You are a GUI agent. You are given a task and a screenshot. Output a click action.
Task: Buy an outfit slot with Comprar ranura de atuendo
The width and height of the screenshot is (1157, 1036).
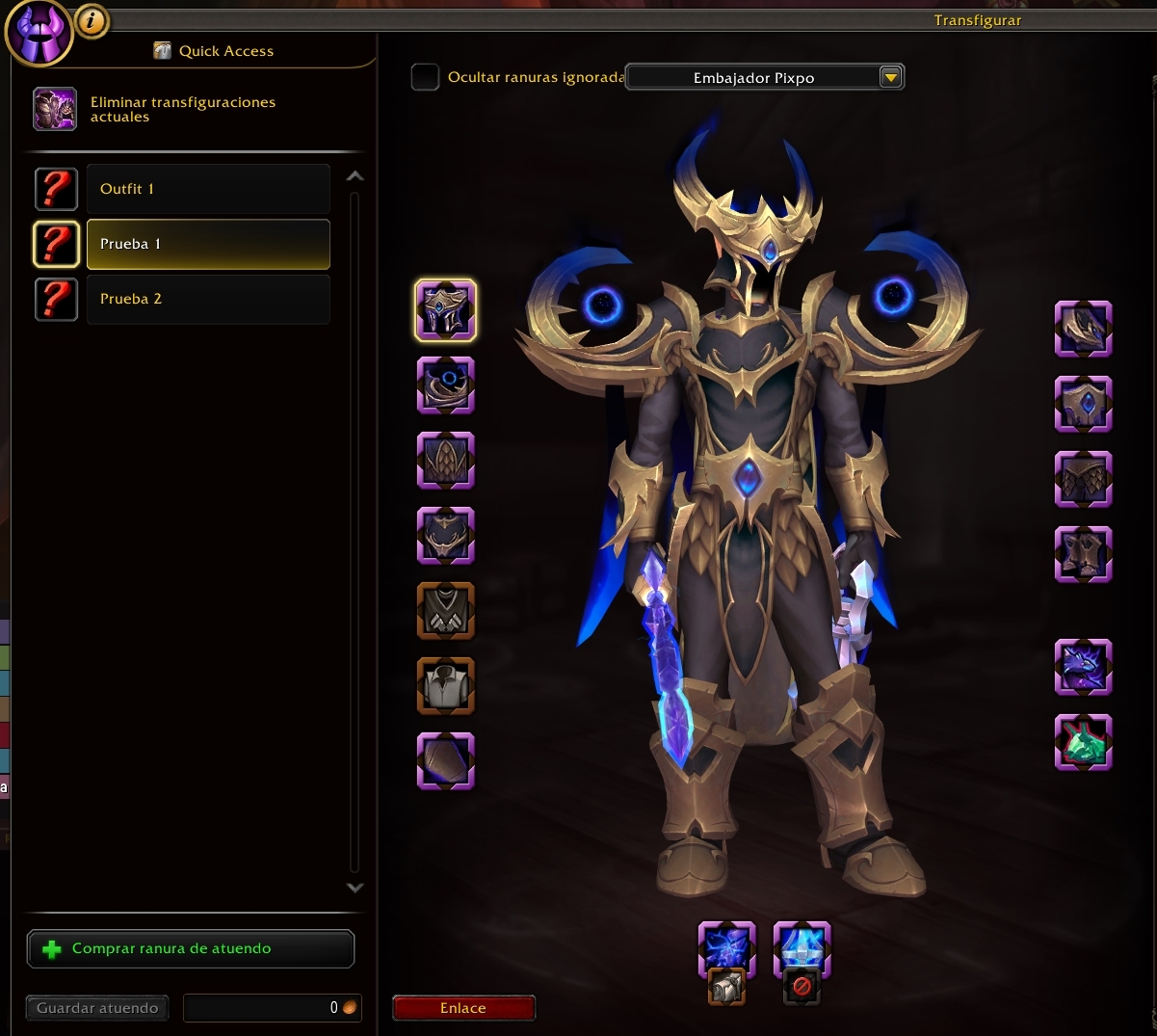191,949
